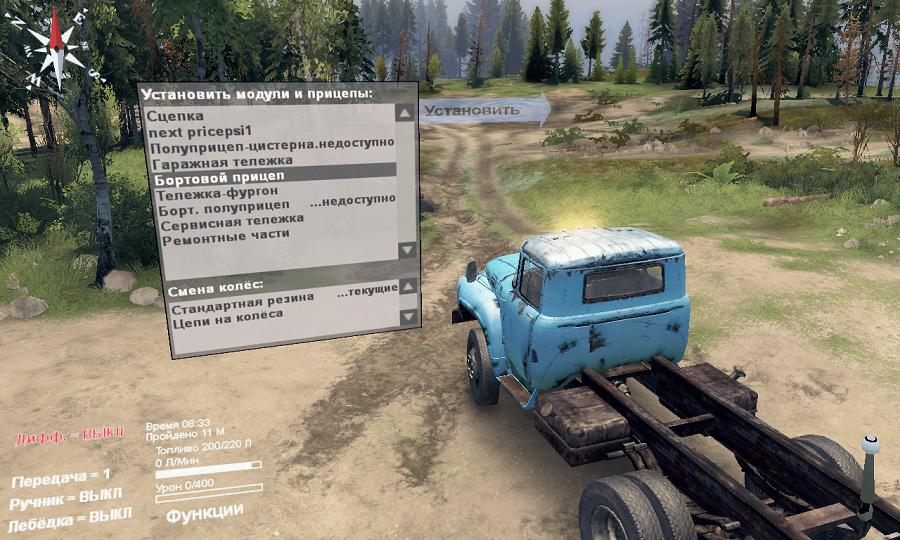Select the highlighted Бортовой прицеп row
The image size is (900, 540).
(x=272, y=176)
